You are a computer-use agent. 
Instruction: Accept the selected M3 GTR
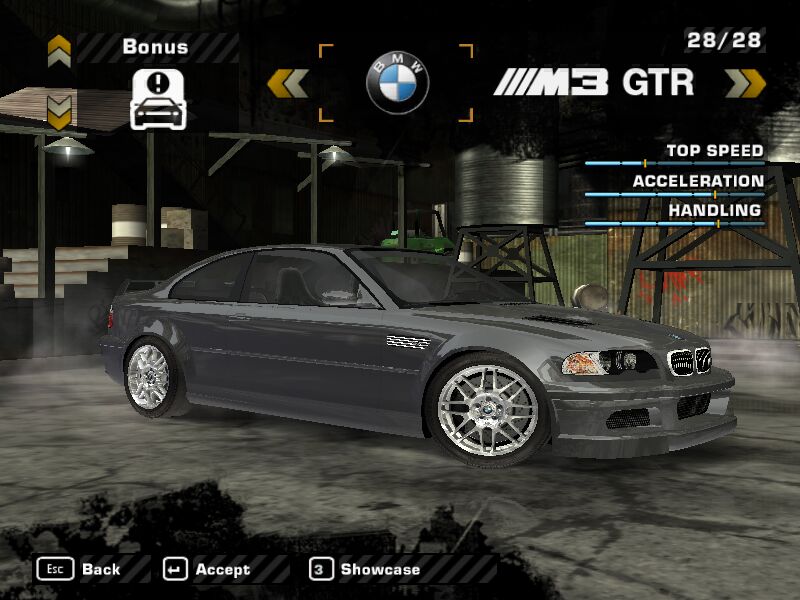point(207,569)
